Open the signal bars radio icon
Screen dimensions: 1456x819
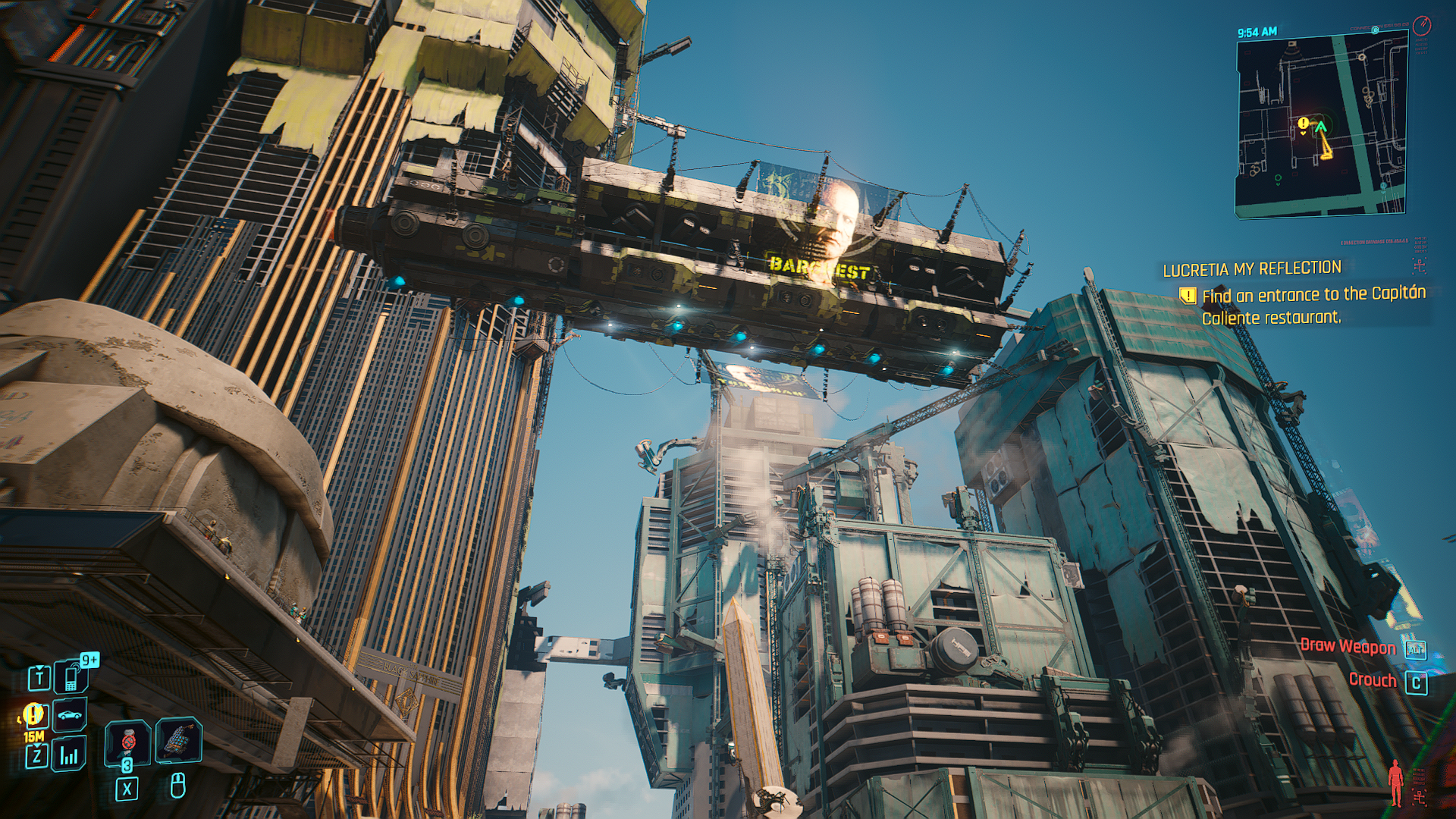pos(69,755)
